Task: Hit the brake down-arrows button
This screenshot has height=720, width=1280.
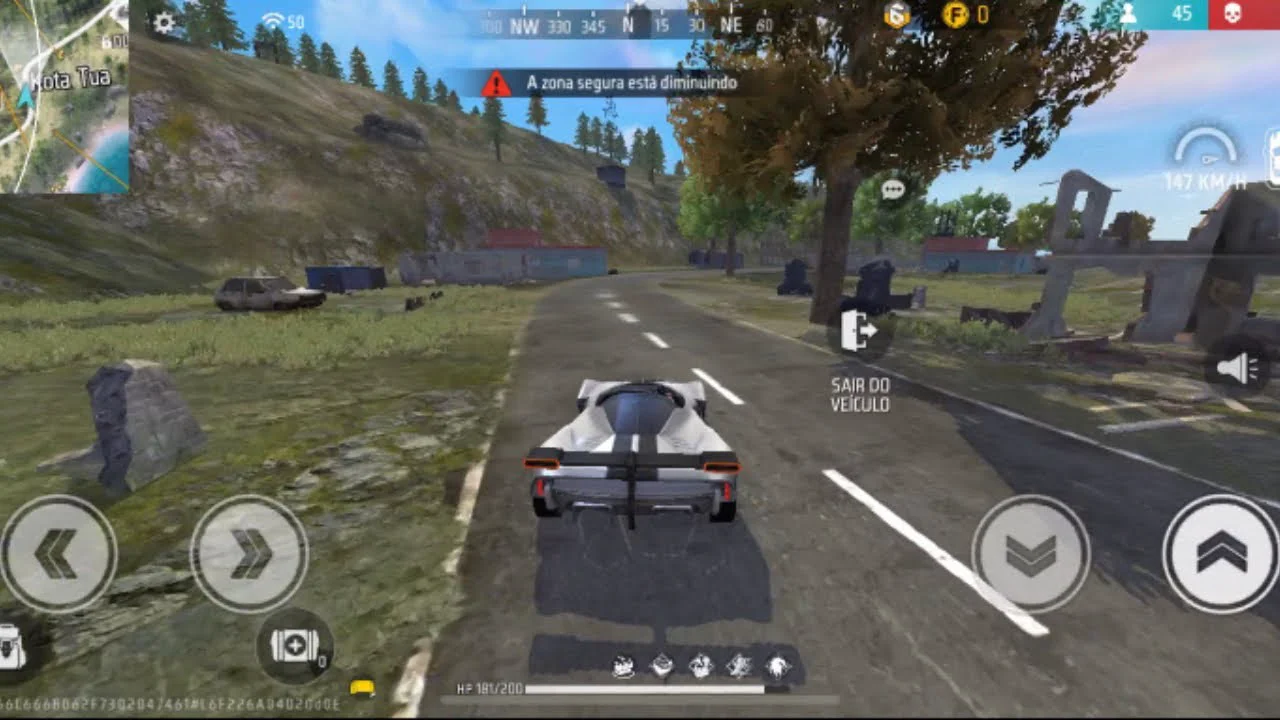Action: coord(1030,554)
